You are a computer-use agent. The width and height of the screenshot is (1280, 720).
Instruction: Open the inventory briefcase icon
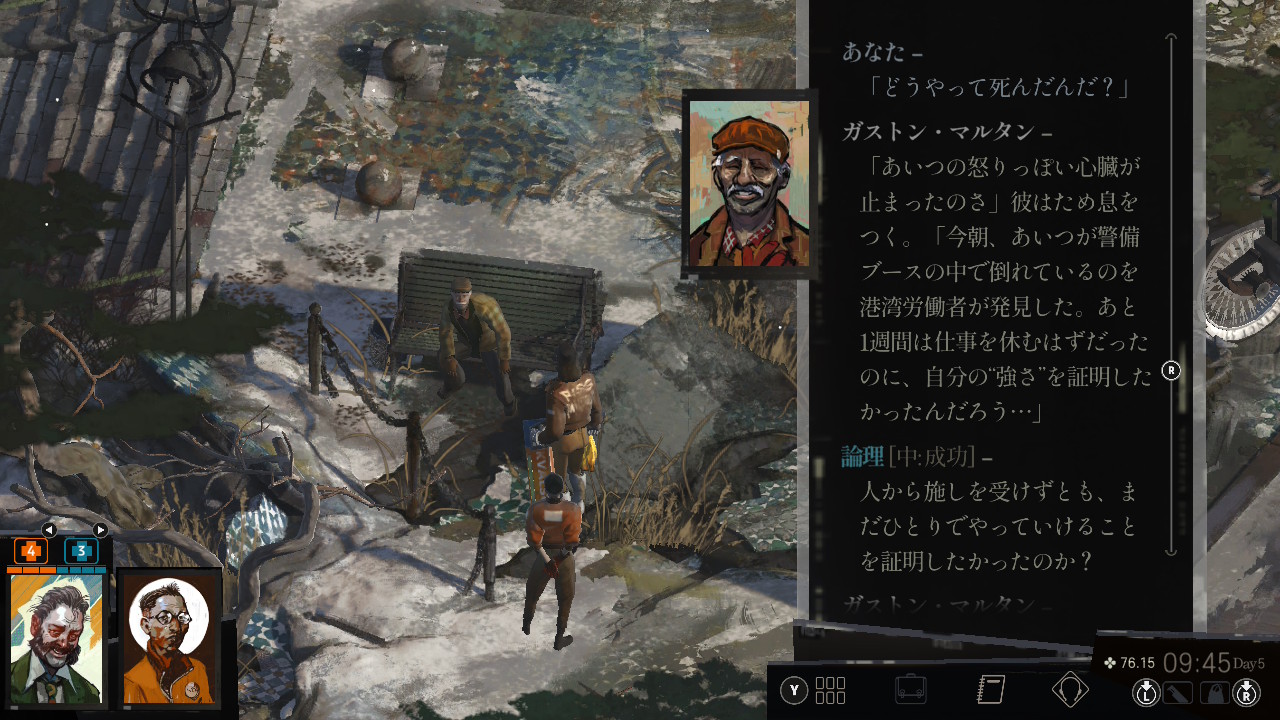(x=910, y=690)
